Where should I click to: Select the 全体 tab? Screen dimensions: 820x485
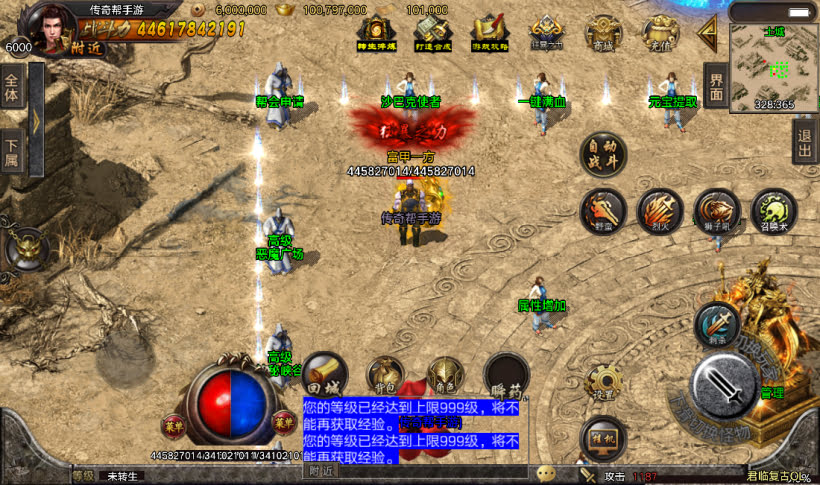click(13, 89)
